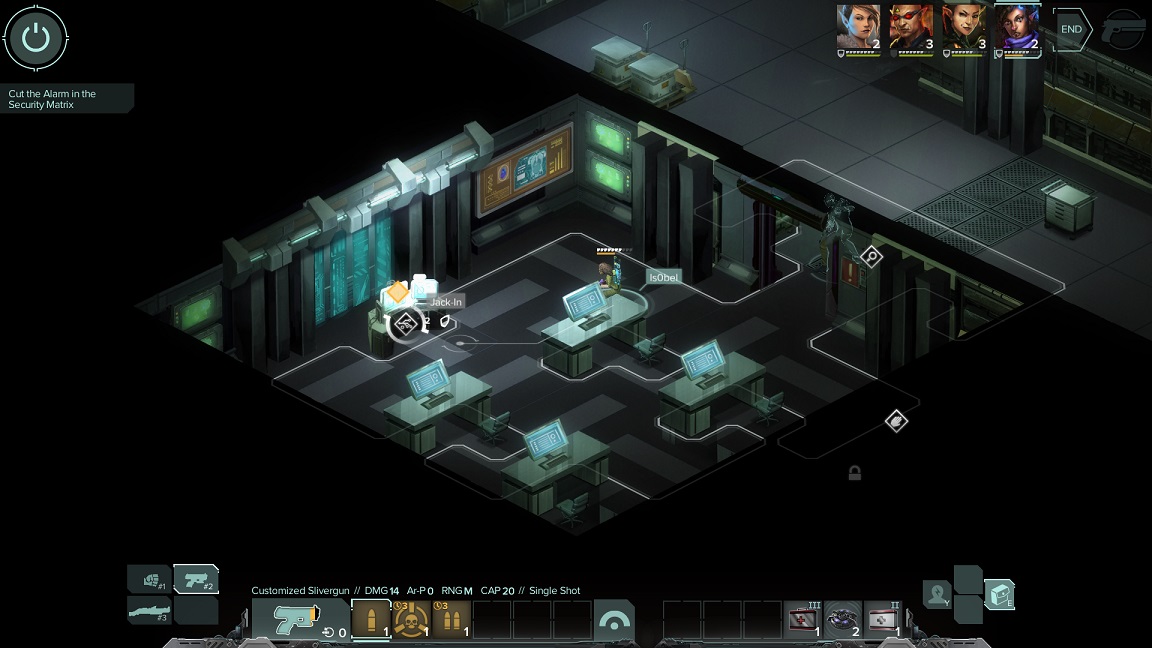Choose the single shot bullet ability
This screenshot has width=1152, height=648.
[371, 620]
